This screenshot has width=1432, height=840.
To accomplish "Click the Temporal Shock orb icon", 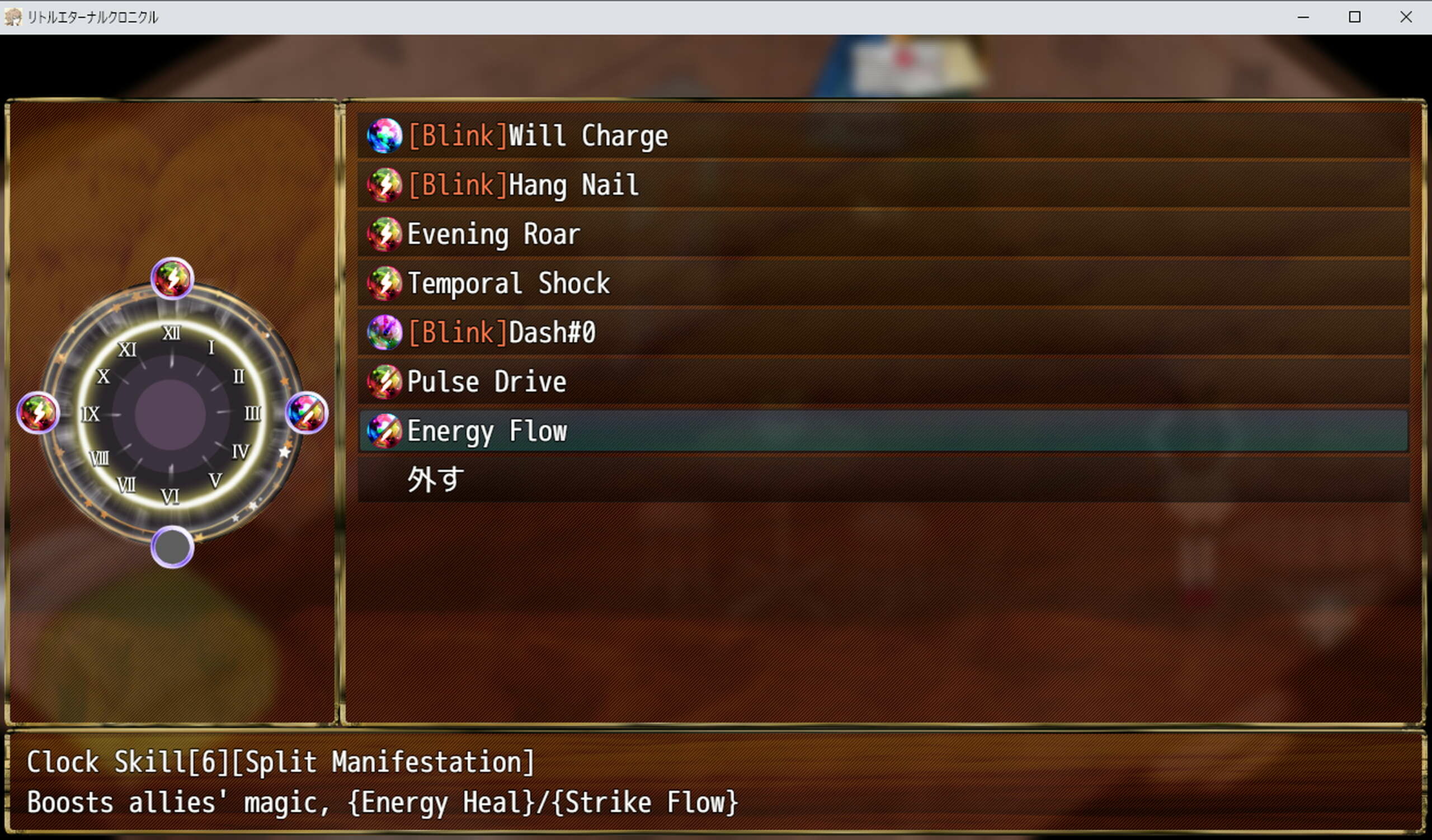I will (384, 283).
